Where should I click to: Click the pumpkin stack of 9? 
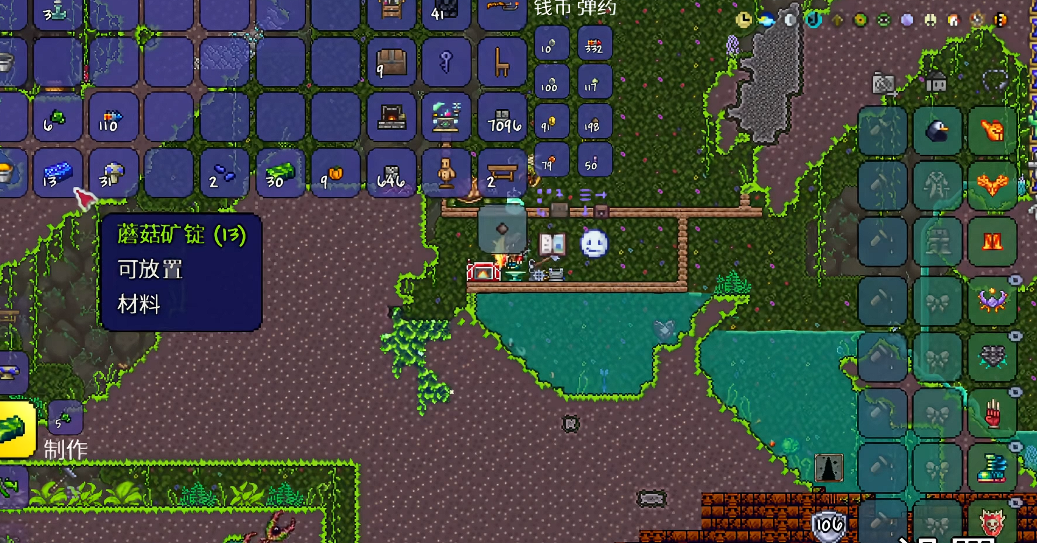pyautogui.click(x=336, y=173)
